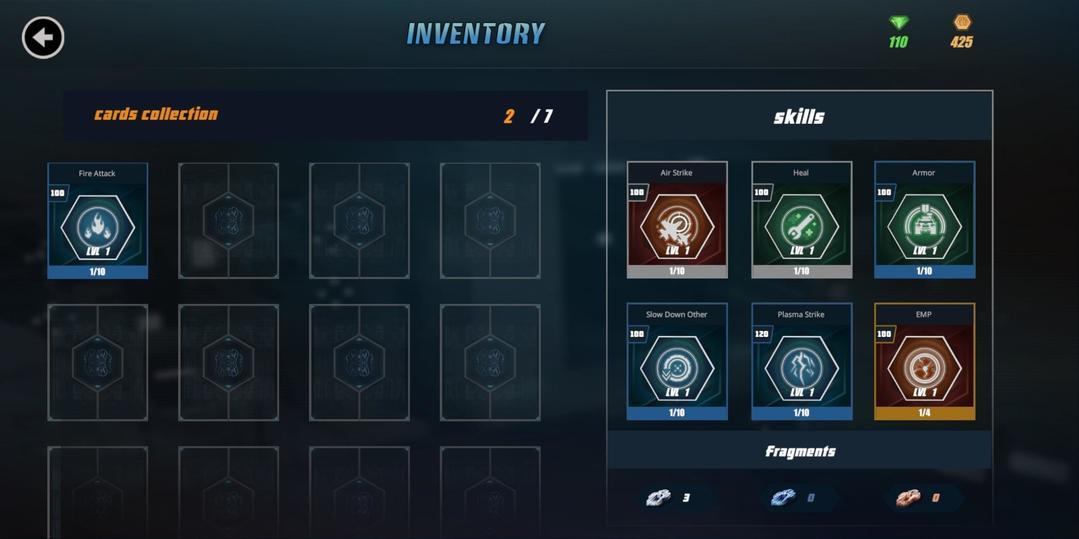Open the Armor skill card

(924, 221)
